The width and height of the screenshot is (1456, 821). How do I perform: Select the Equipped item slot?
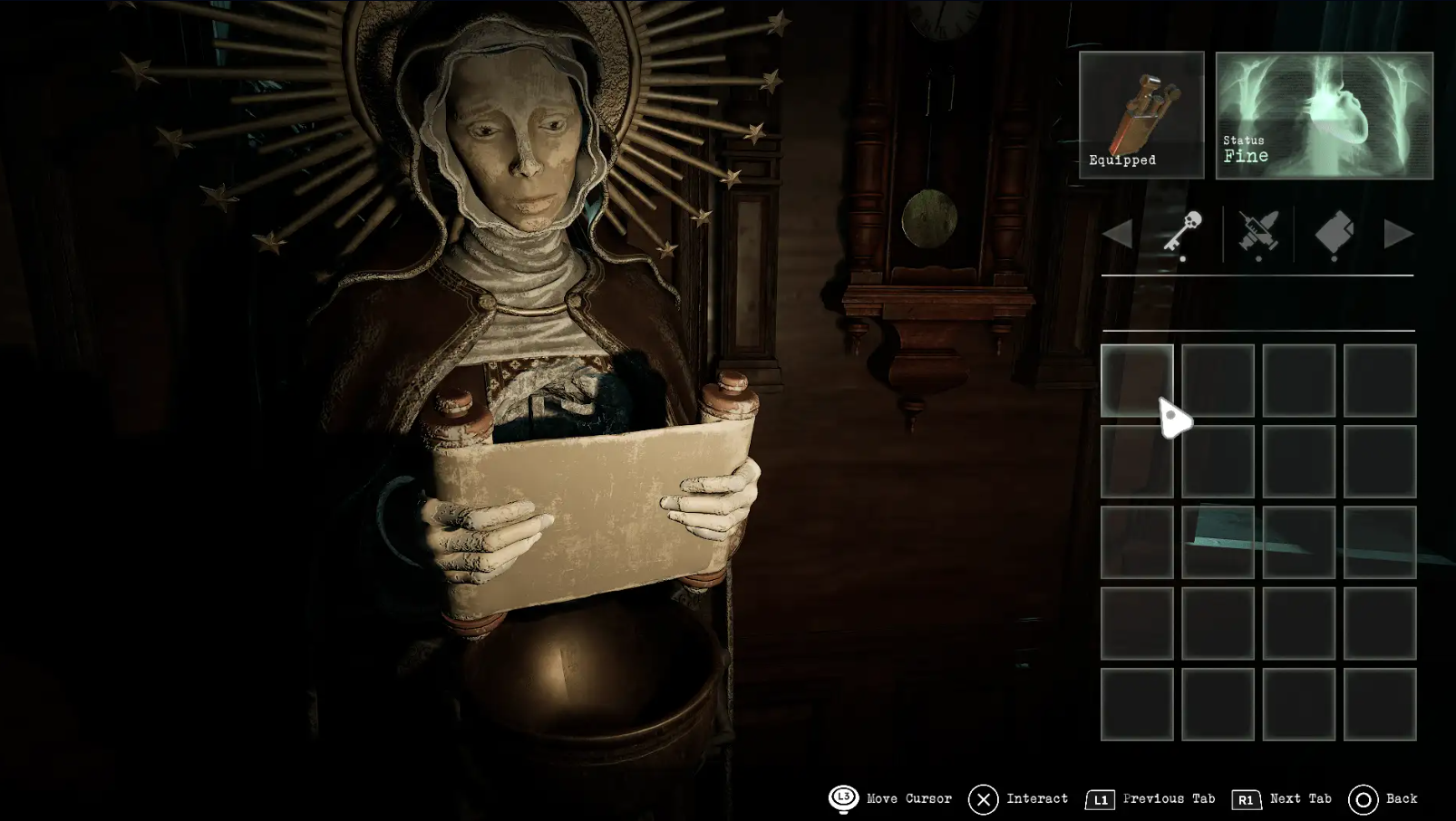(1141, 115)
